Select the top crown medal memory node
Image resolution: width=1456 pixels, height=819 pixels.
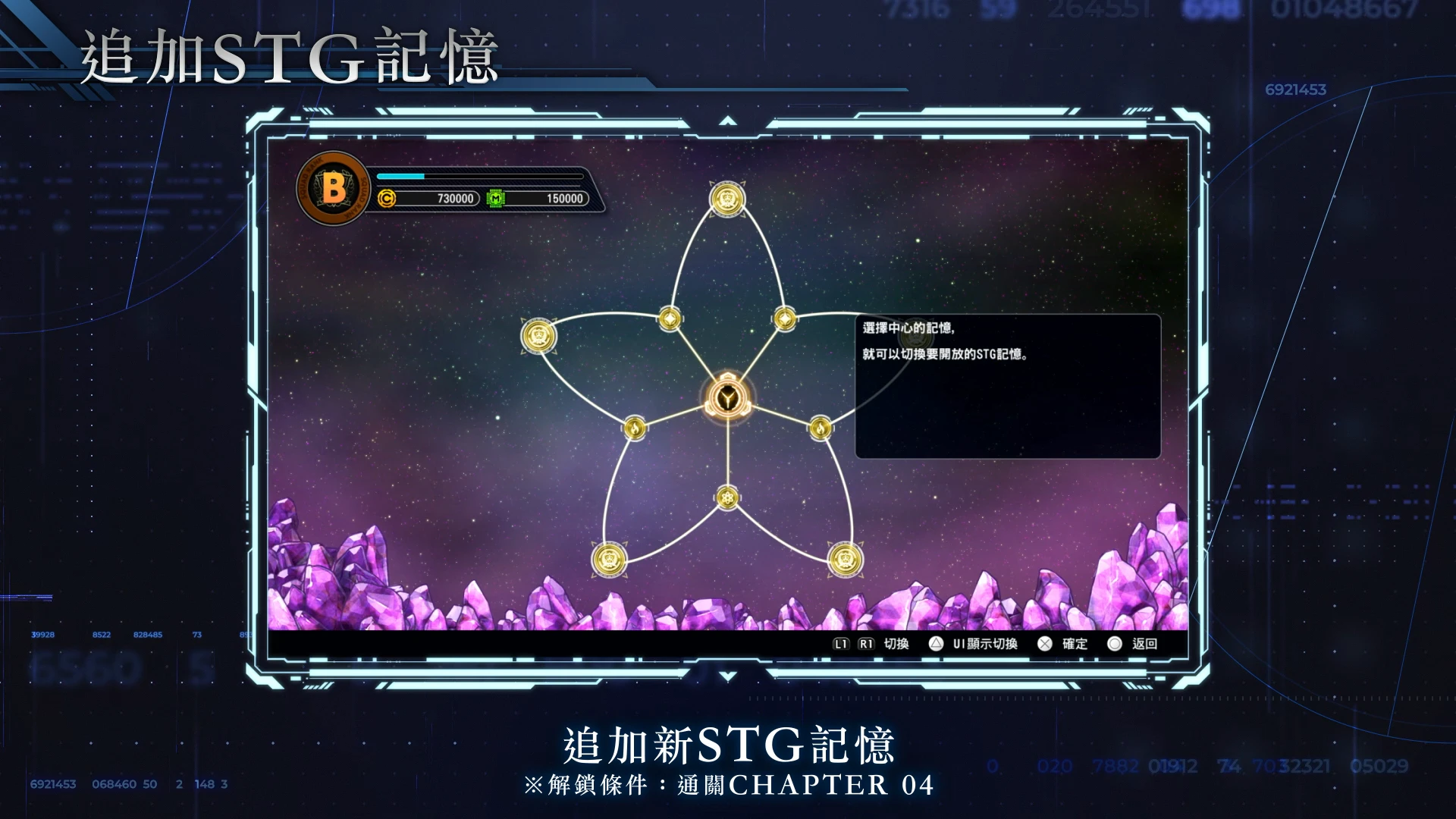[726, 199]
